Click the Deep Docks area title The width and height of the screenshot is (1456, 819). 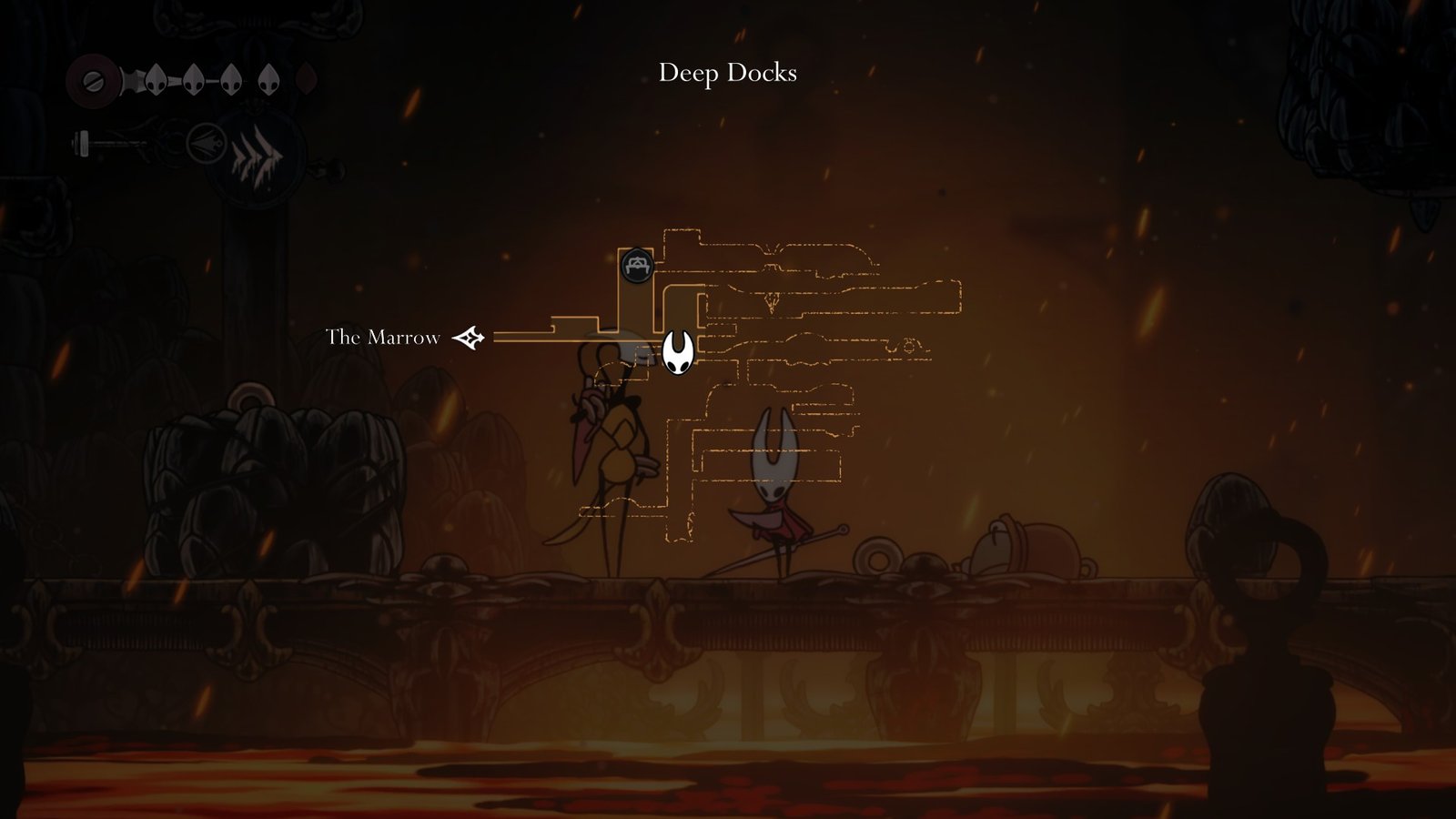tap(728, 73)
